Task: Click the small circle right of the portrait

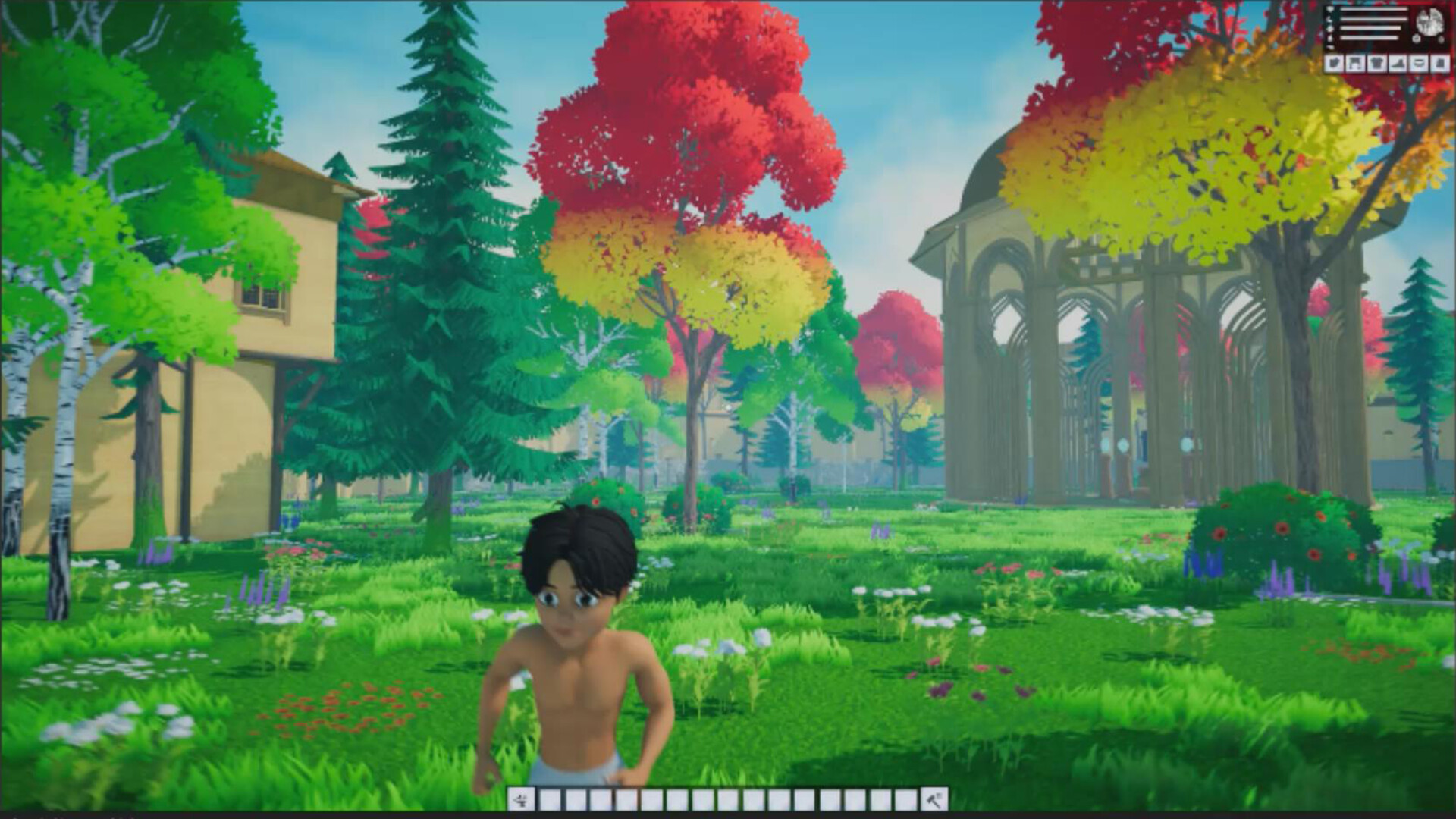Action: [x=1440, y=39]
